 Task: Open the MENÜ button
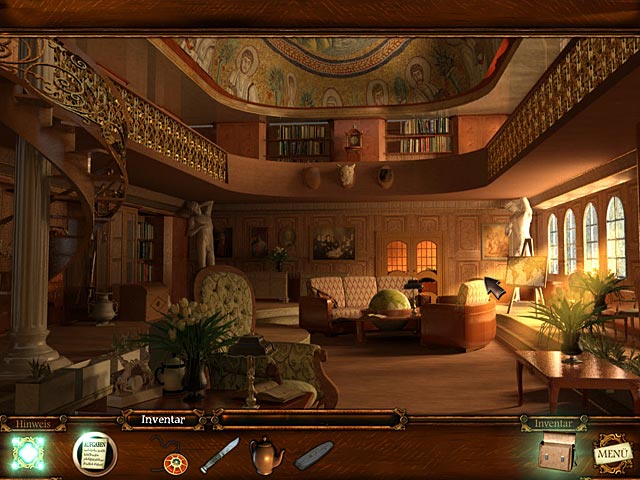pos(612,453)
